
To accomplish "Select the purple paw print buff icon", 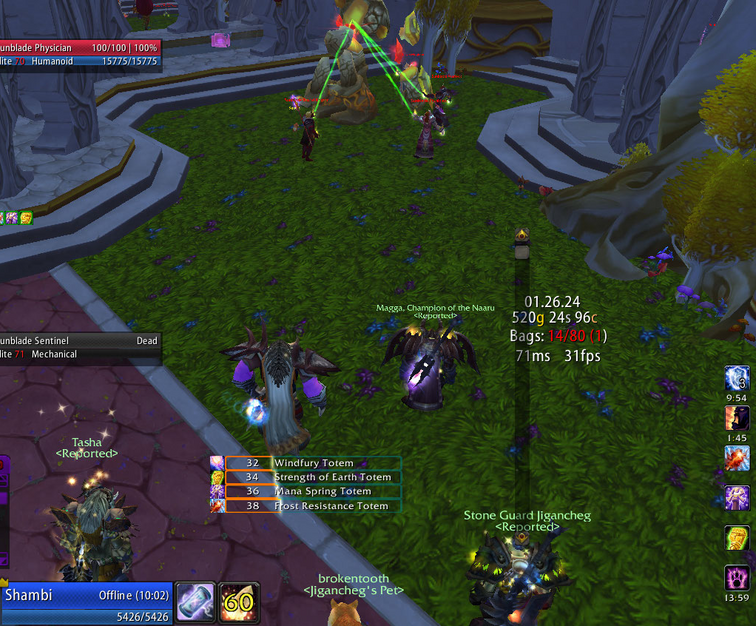I will (738, 578).
